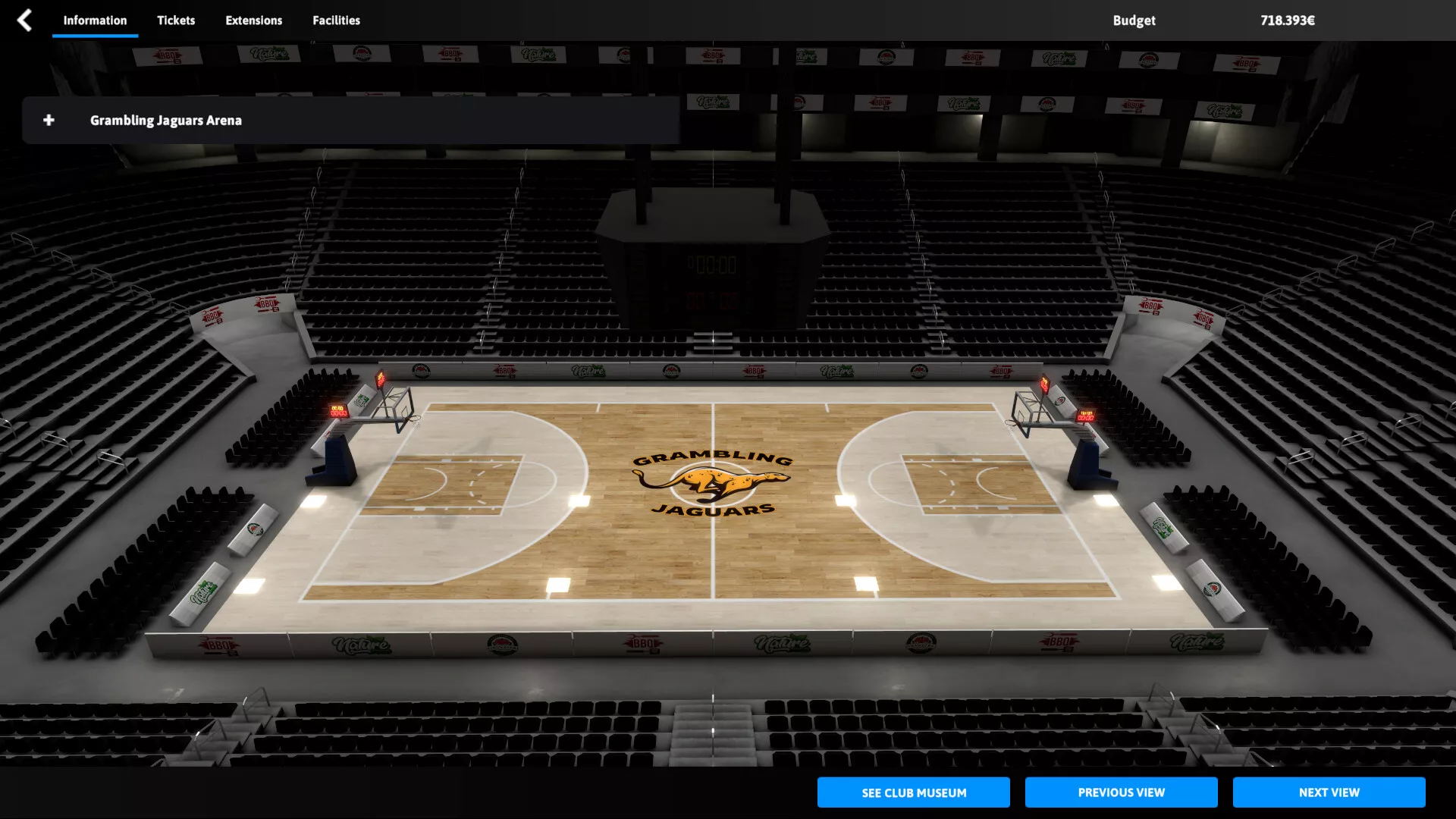Select the Extensions tab
The width and height of the screenshot is (1456, 819).
click(253, 20)
